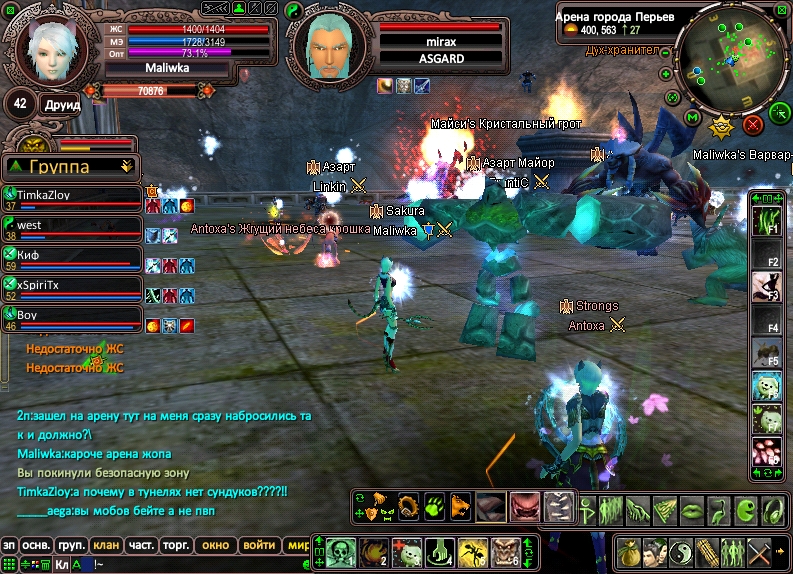The height and width of the screenshot is (574, 793).
Task: Activate the green paw skill icon
Action: coord(434,506)
